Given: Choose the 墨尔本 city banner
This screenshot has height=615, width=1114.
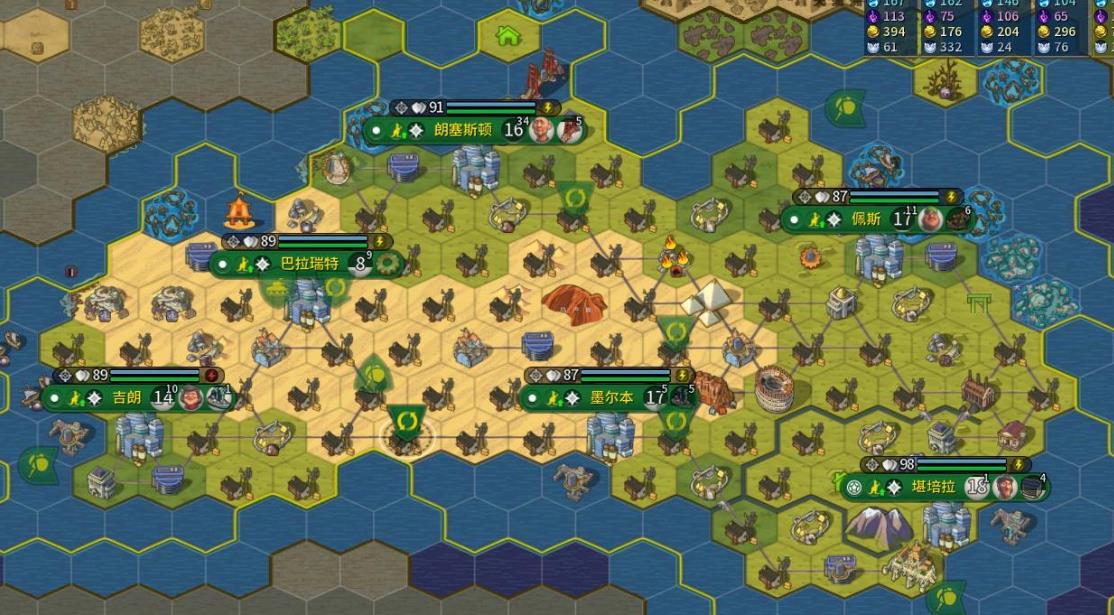Looking at the screenshot, I should pyautogui.click(x=611, y=398).
